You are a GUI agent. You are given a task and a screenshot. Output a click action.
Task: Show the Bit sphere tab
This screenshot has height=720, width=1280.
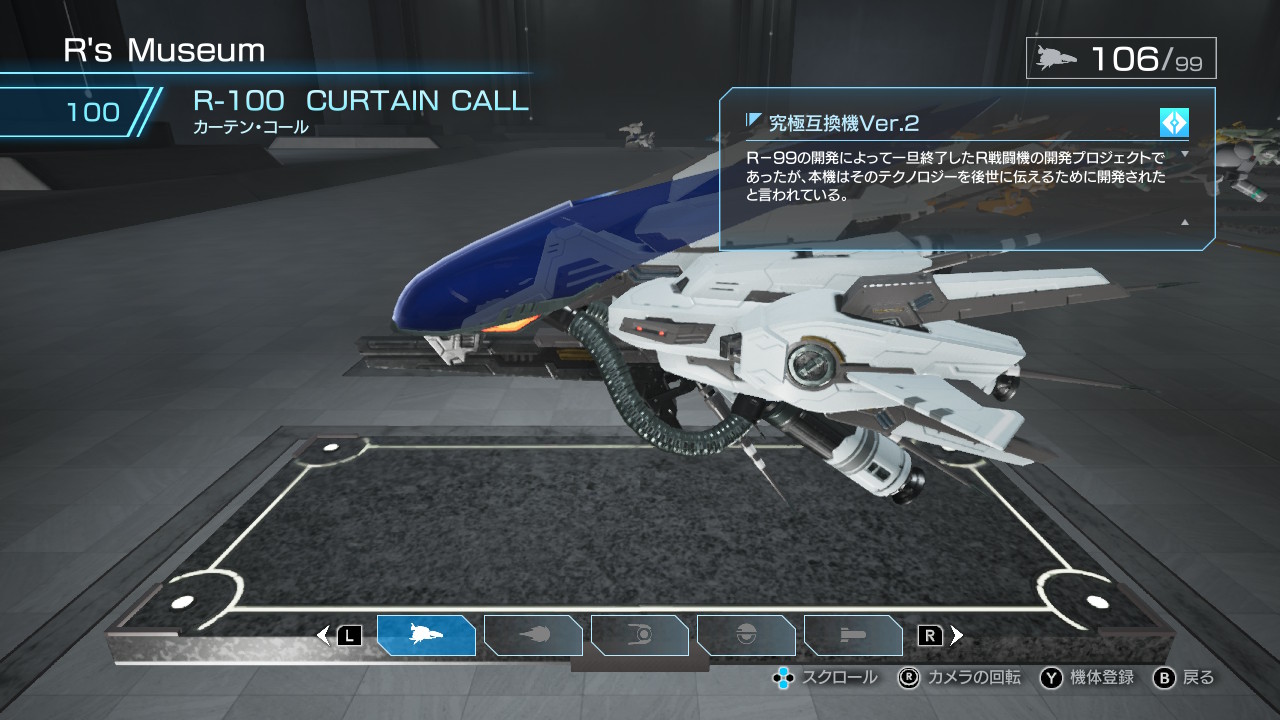[746, 635]
